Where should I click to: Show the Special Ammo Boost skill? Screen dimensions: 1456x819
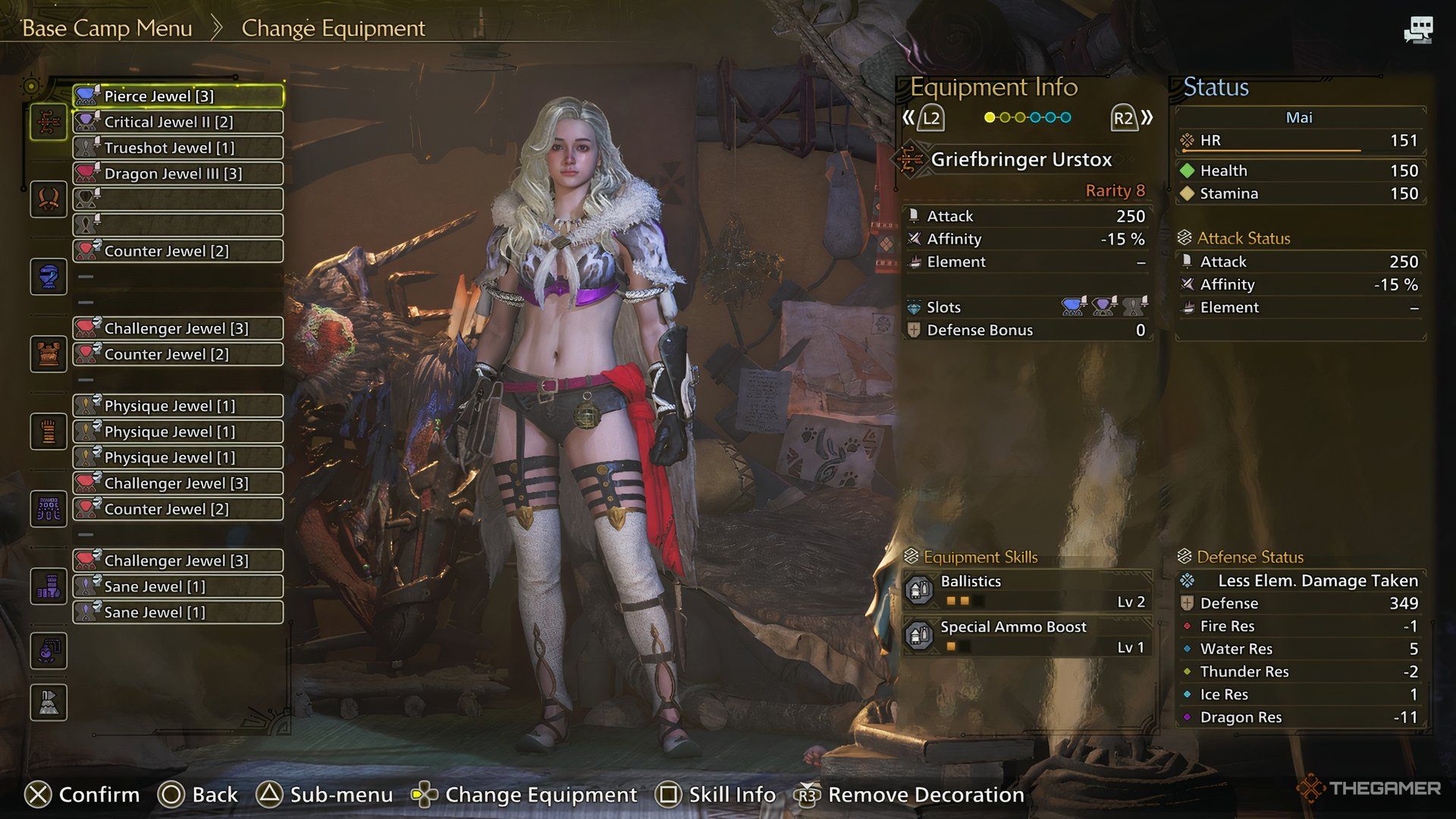click(x=1028, y=636)
